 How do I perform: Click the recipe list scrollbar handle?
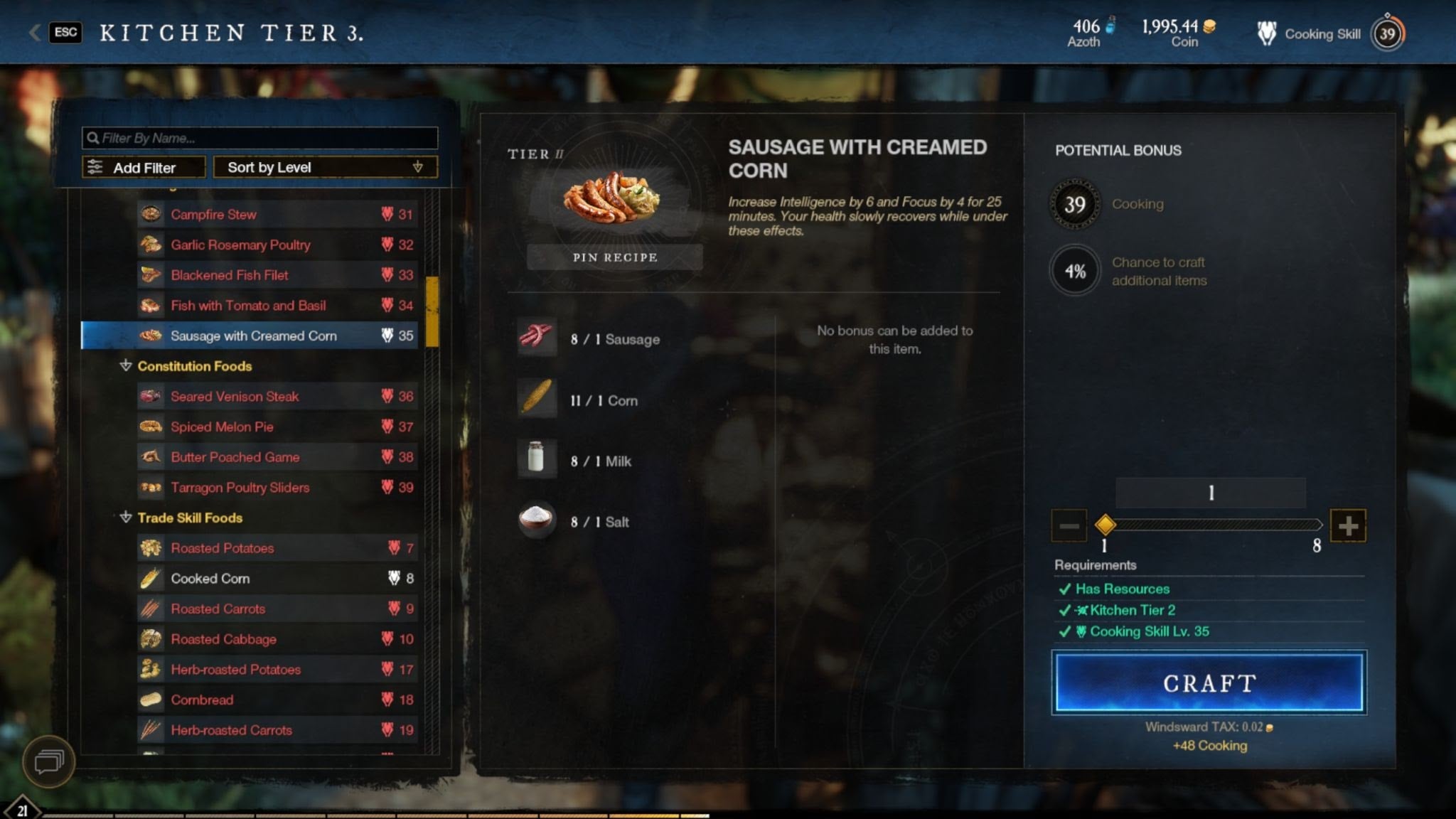click(432, 311)
